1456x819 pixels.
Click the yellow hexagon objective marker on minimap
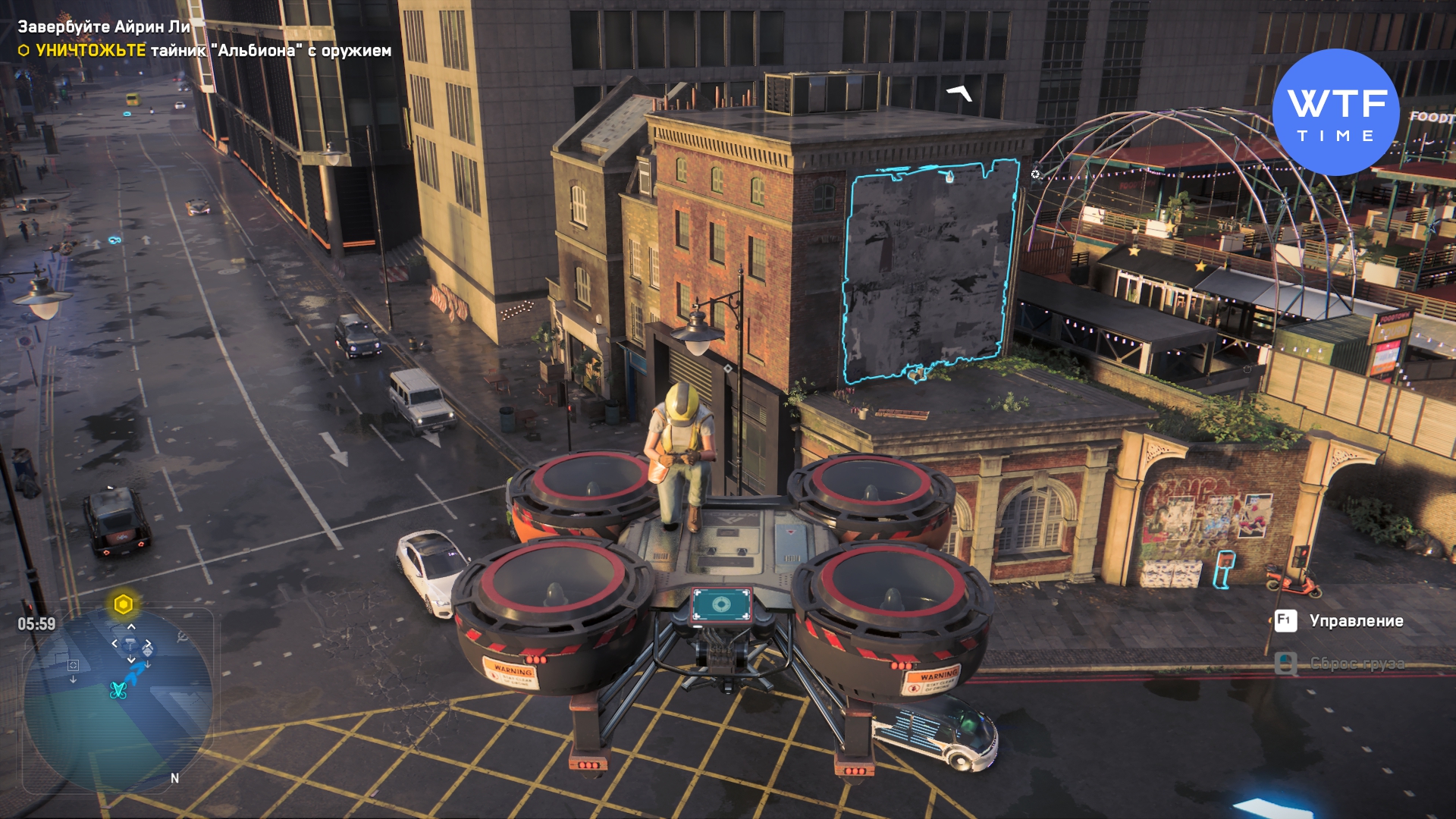(124, 604)
